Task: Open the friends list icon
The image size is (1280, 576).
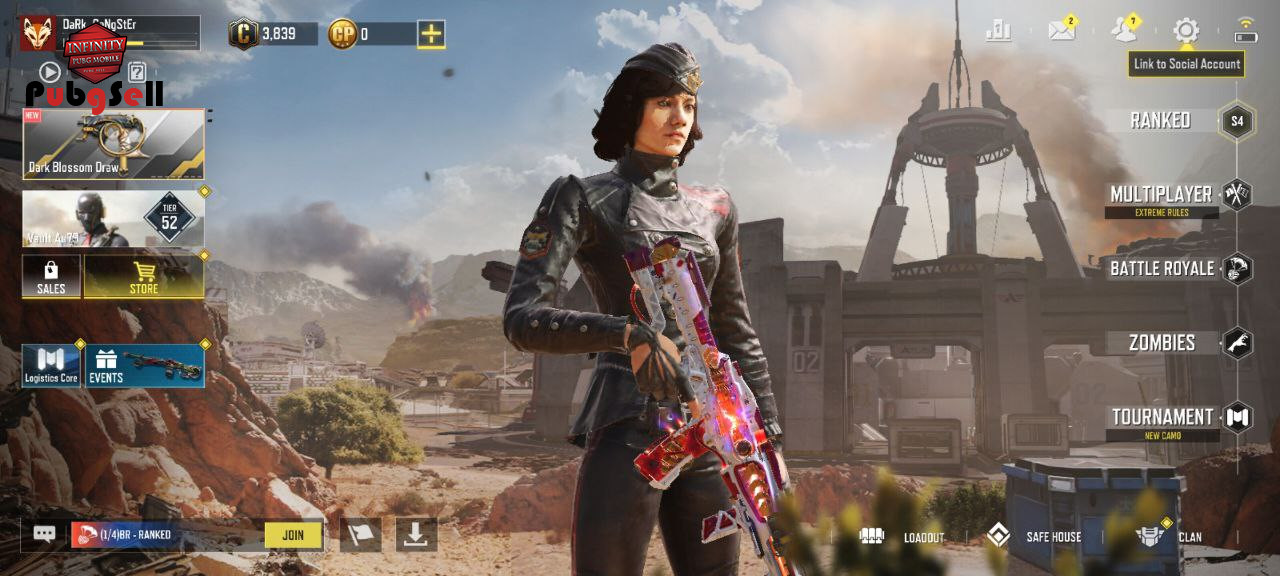Action: point(1124,30)
